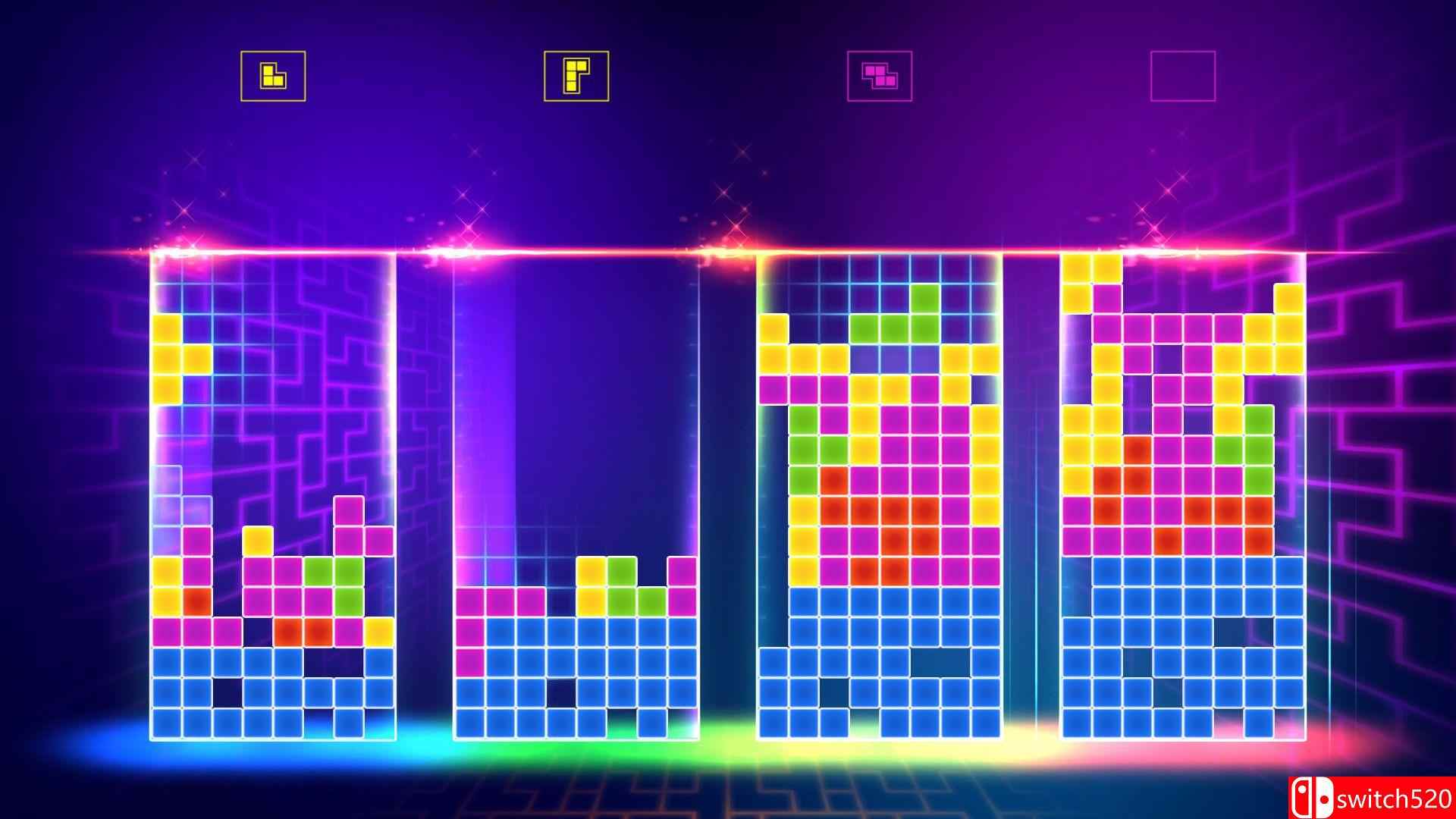Viewport: 1456px width, 819px height.
Task: Select the yellow J-piece preview above the first playfield
Action: 271,75
